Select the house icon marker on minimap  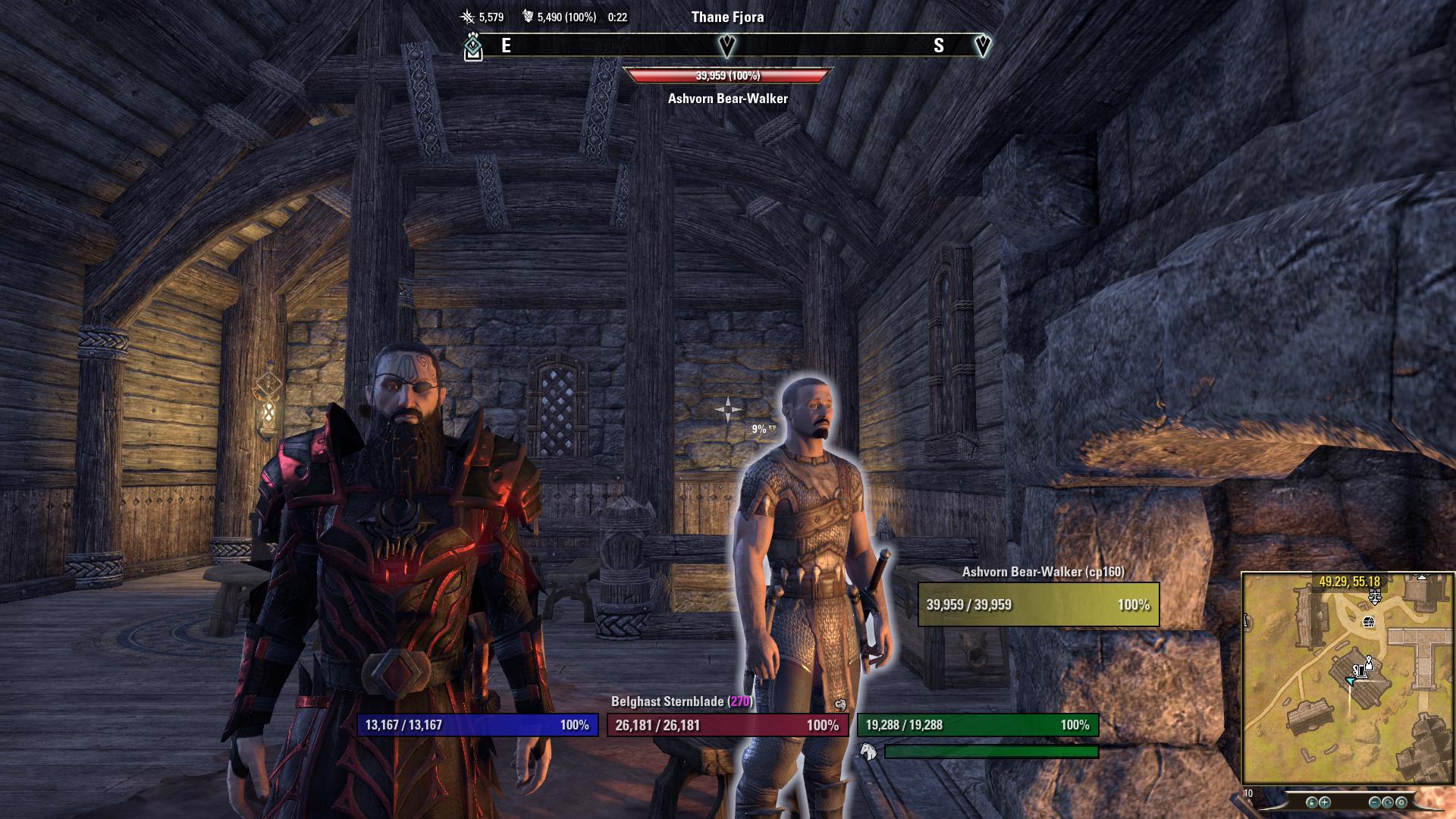point(1369,623)
